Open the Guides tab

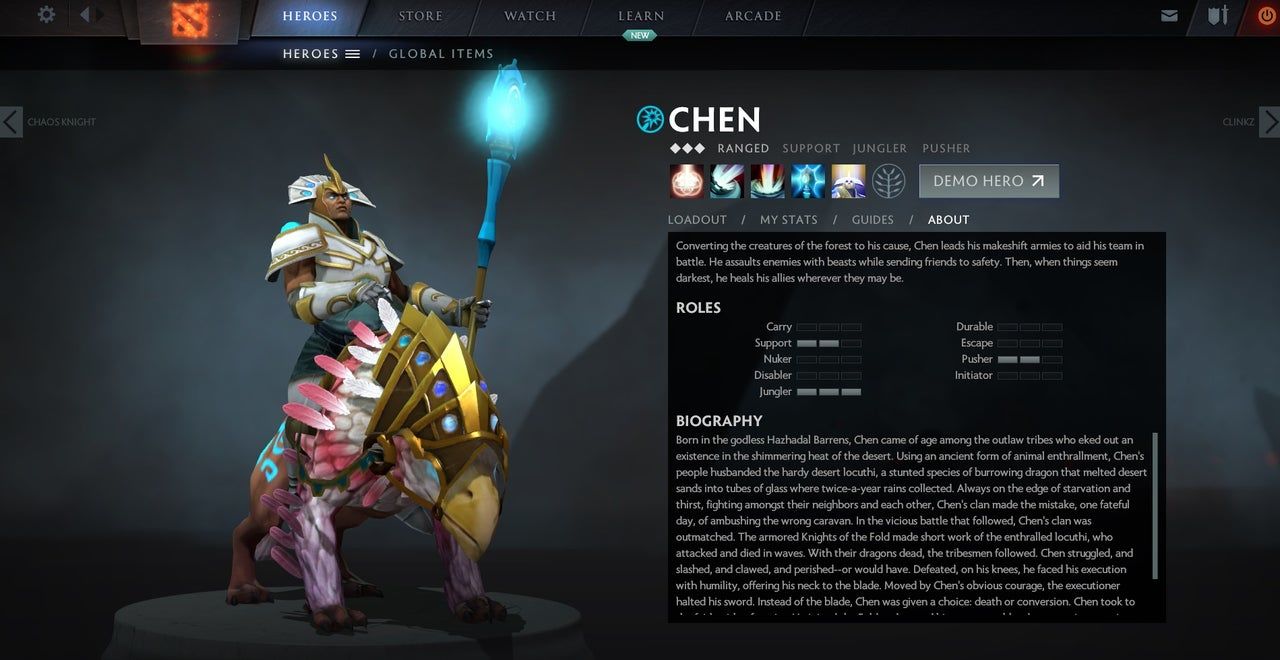point(872,220)
